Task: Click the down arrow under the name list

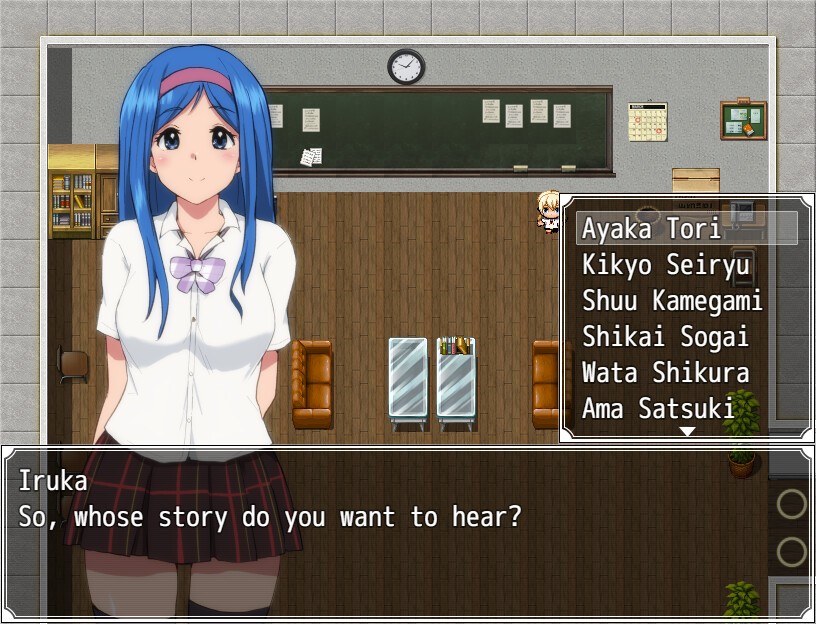Action: [687, 432]
